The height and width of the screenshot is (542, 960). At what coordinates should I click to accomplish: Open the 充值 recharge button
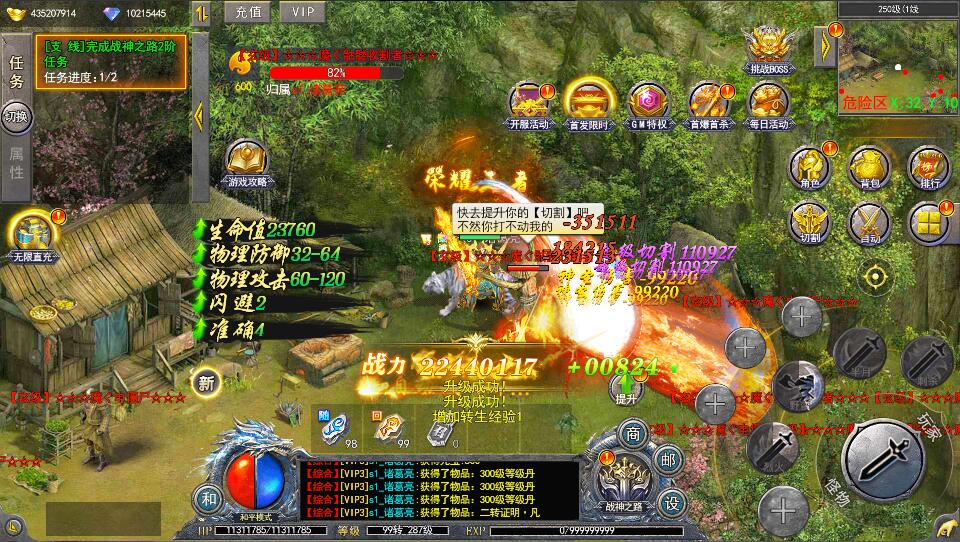click(x=249, y=12)
